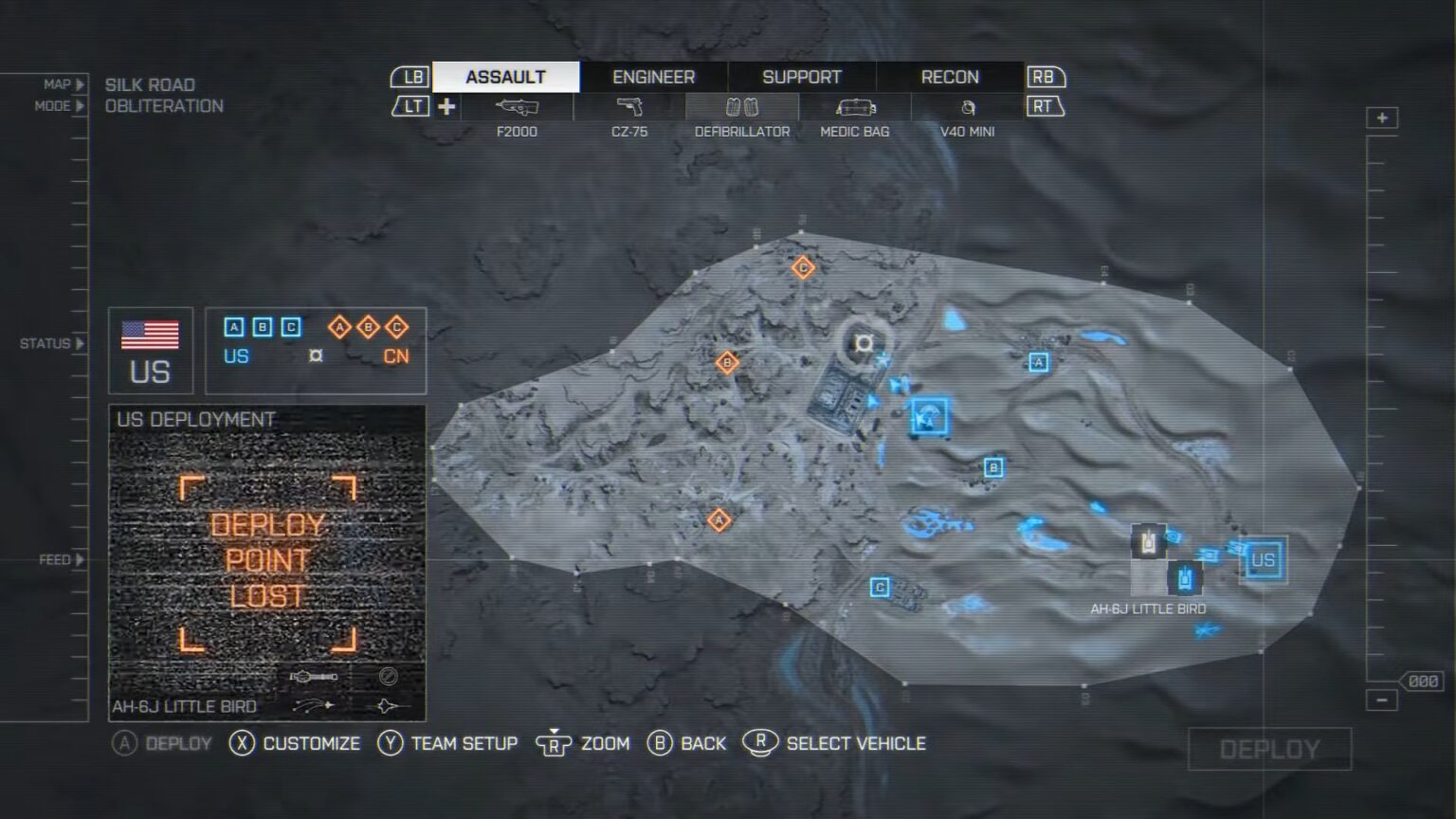The image size is (1456, 819).
Task: Click the plus icon beside the LT button
Action: point(446,106)
